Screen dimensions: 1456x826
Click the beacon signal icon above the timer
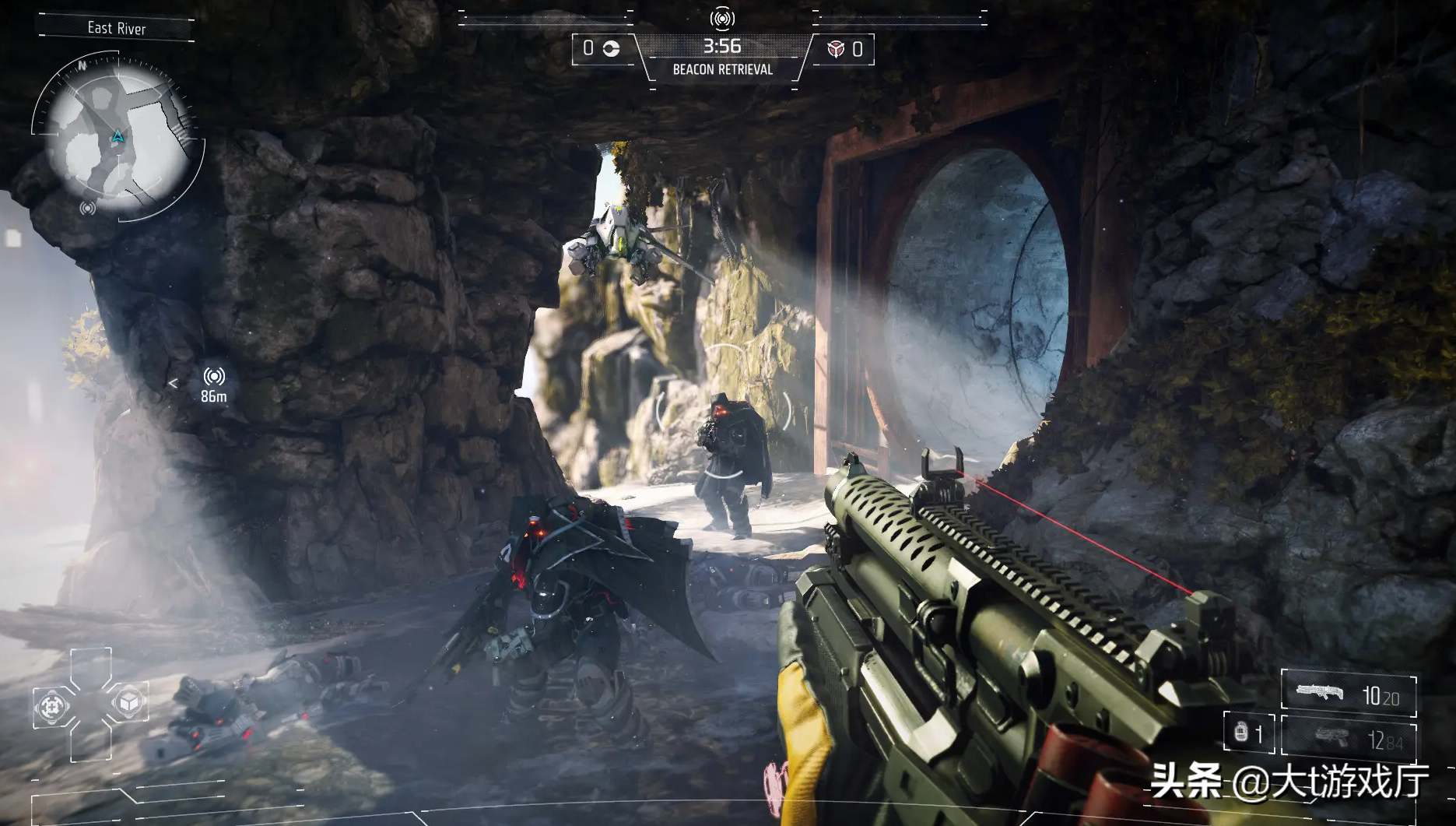click(x=722, y=18)
